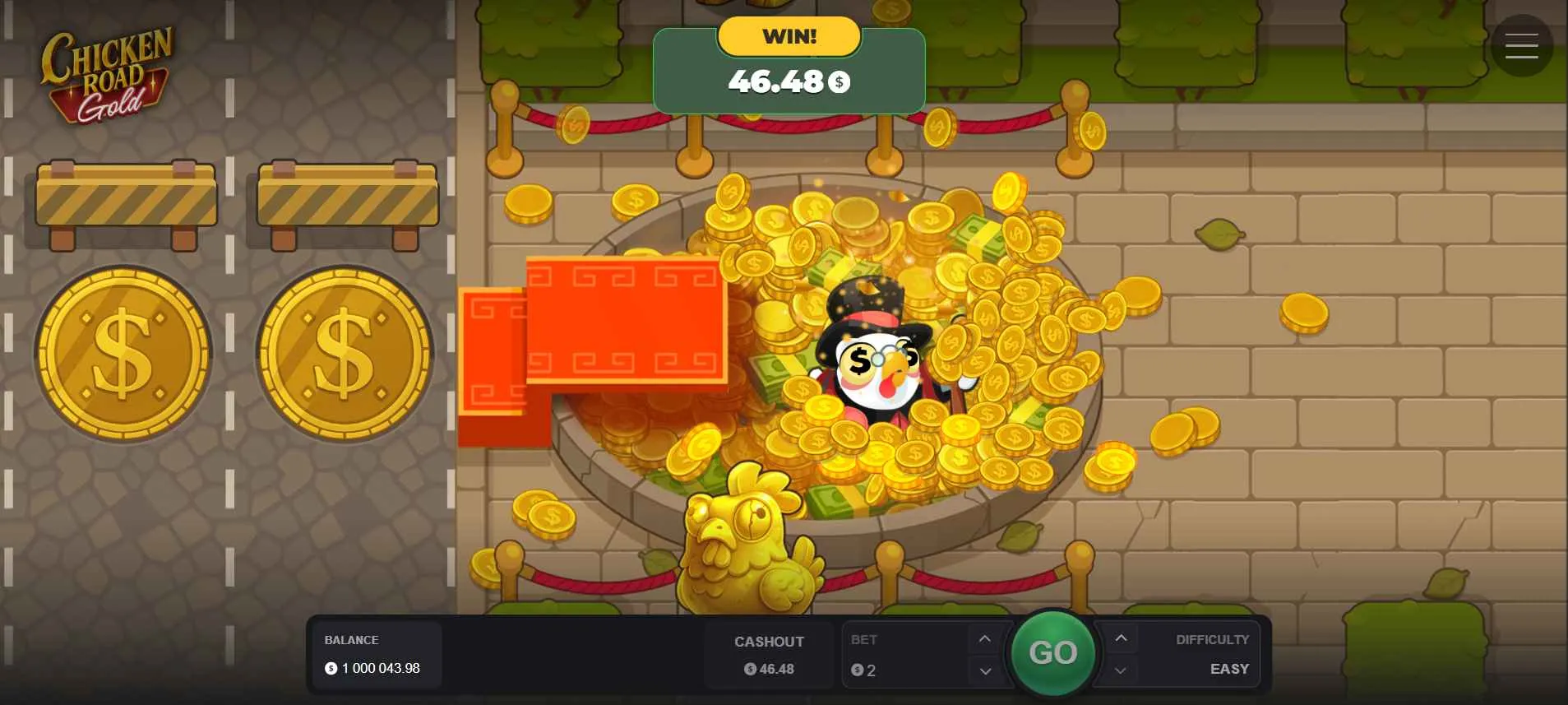This screenshot has height=705, width=1568.
Task: Raise the difficulty using the up chevron
Action: click(x=1119, y=637)
